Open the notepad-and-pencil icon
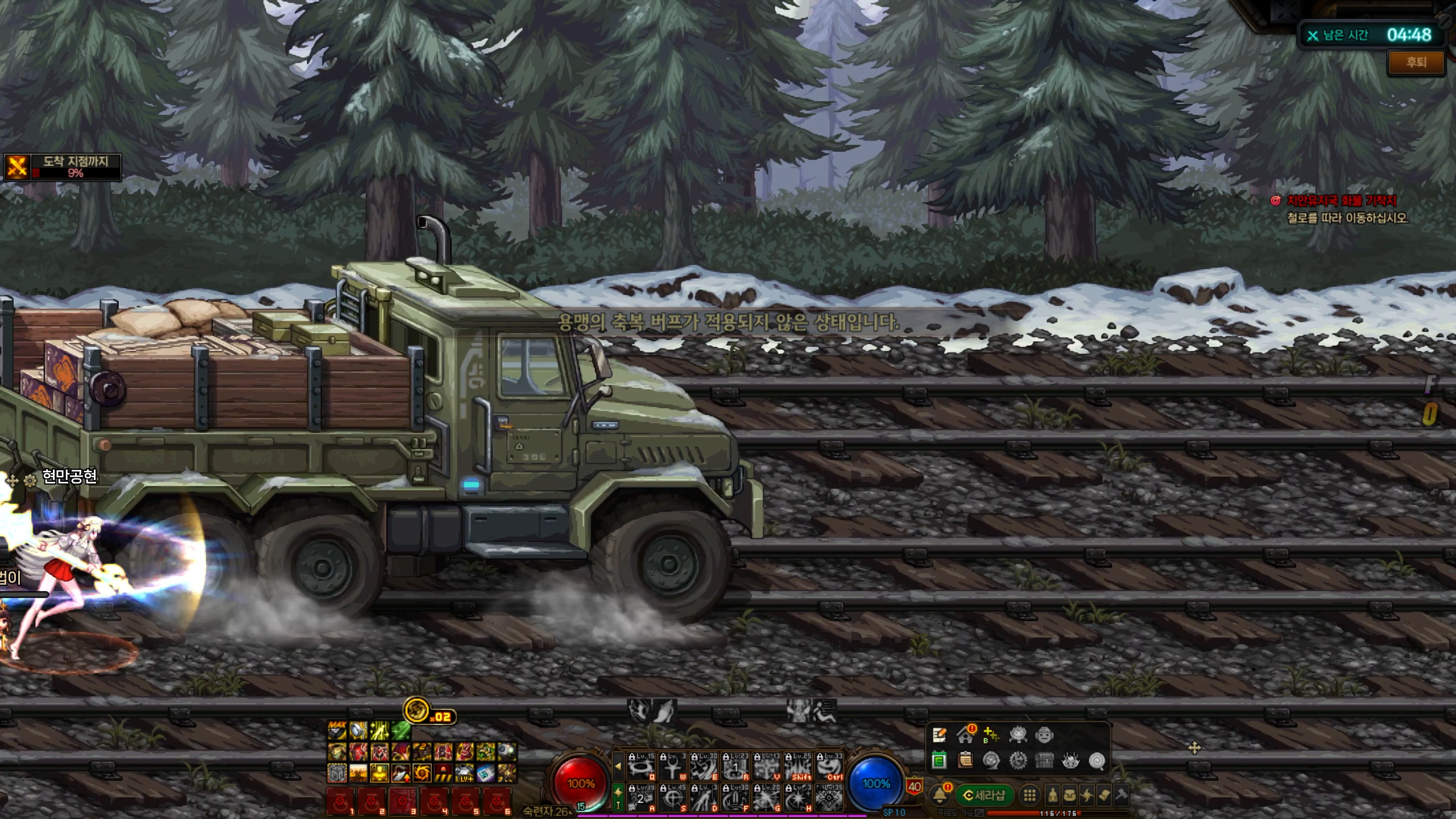 click(940, 735)
